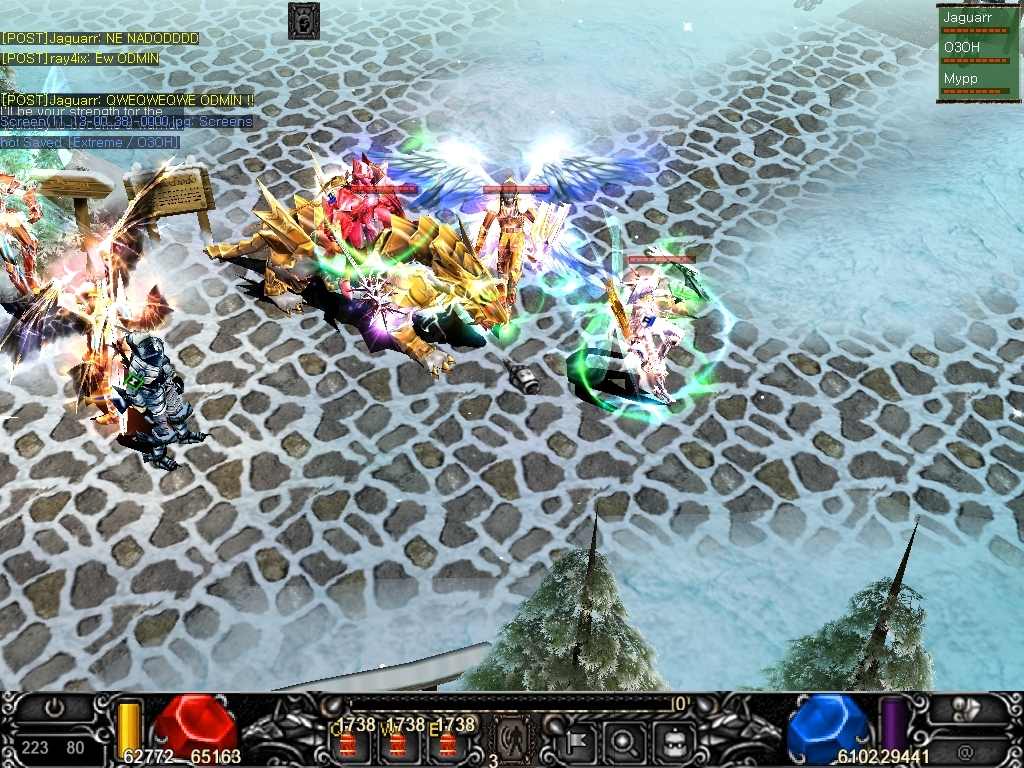Use the potion in the W hotkey slot
The image size is (1024, 768).
[398, 744]
